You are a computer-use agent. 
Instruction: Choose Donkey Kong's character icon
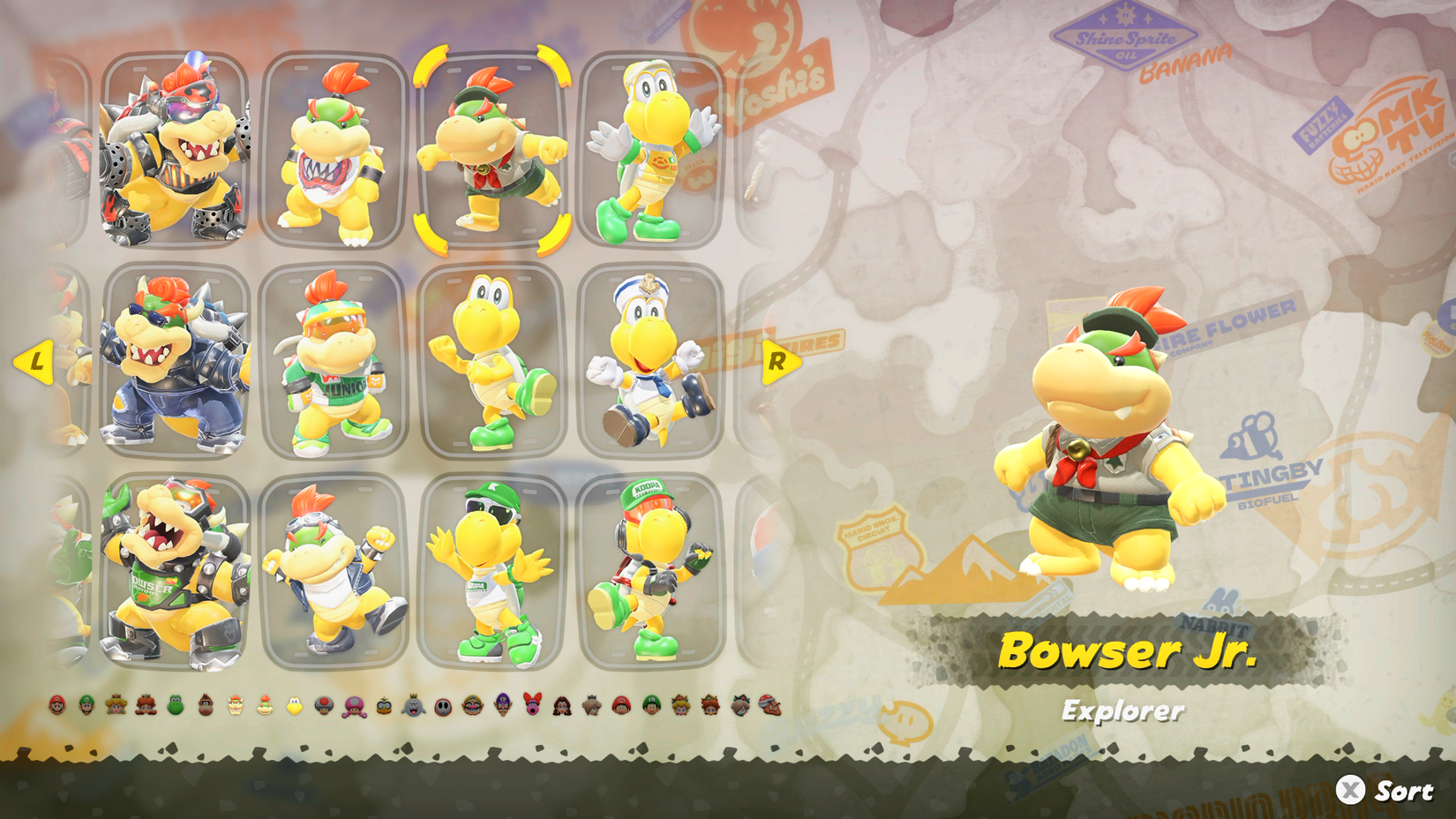coord(206,706)
